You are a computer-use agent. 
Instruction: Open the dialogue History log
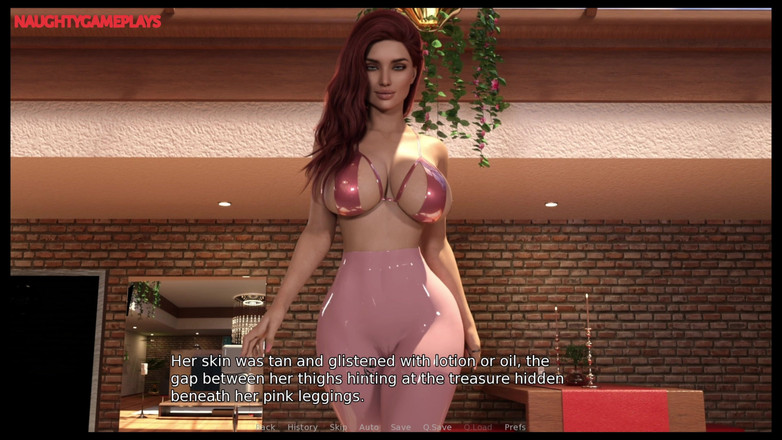[x=302, y=427]
